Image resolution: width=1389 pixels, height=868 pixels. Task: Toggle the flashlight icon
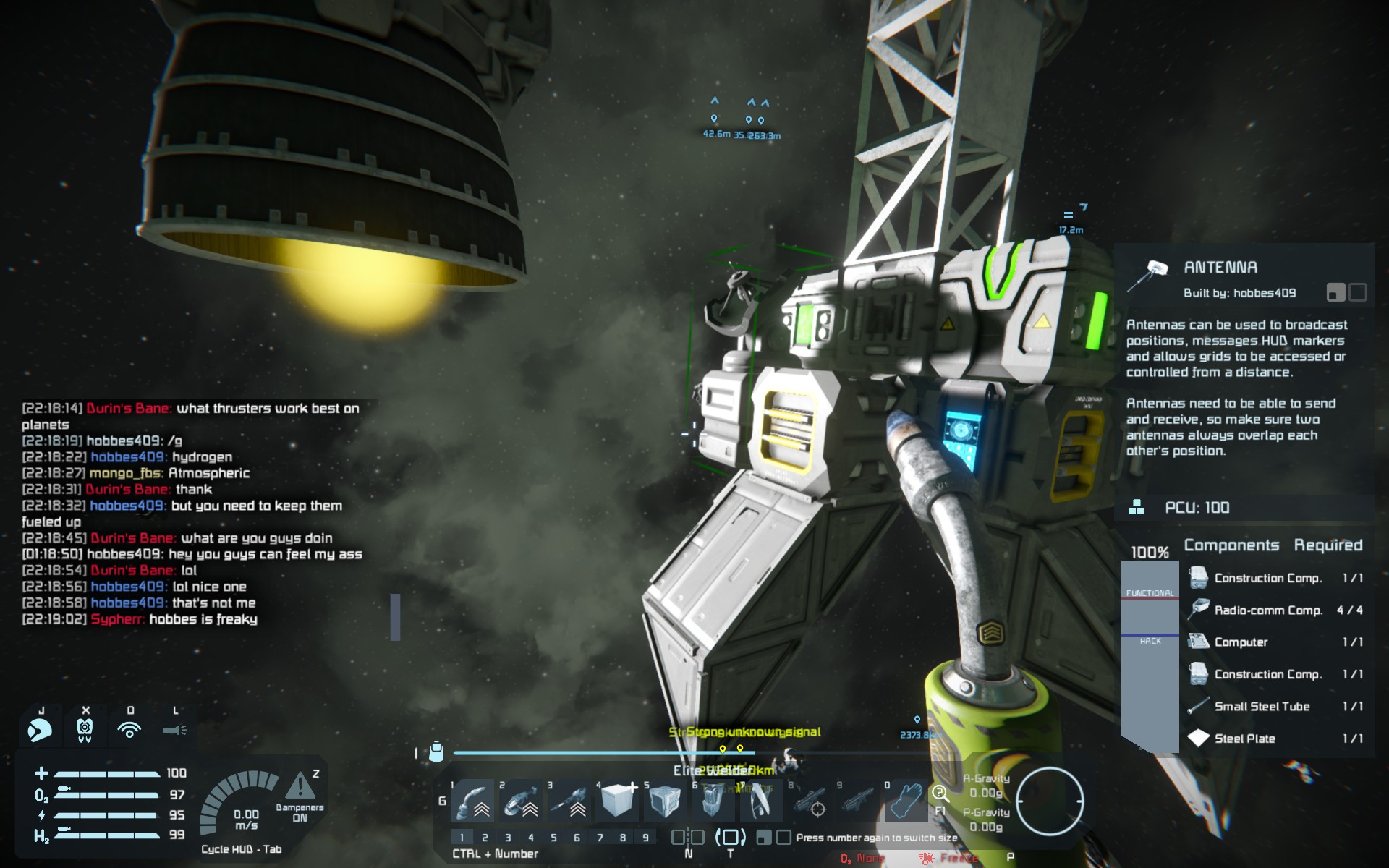[174, 730]
